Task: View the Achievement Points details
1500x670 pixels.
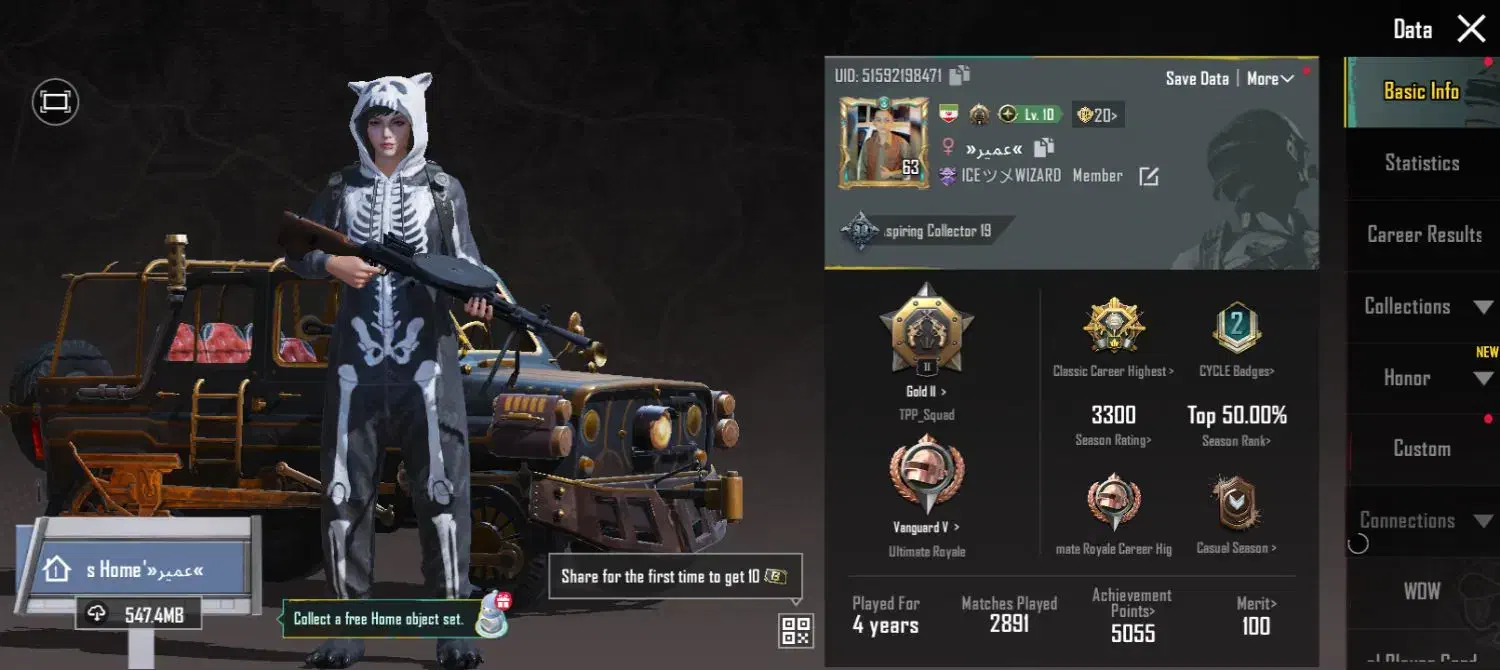Action: click(1132, 615)
